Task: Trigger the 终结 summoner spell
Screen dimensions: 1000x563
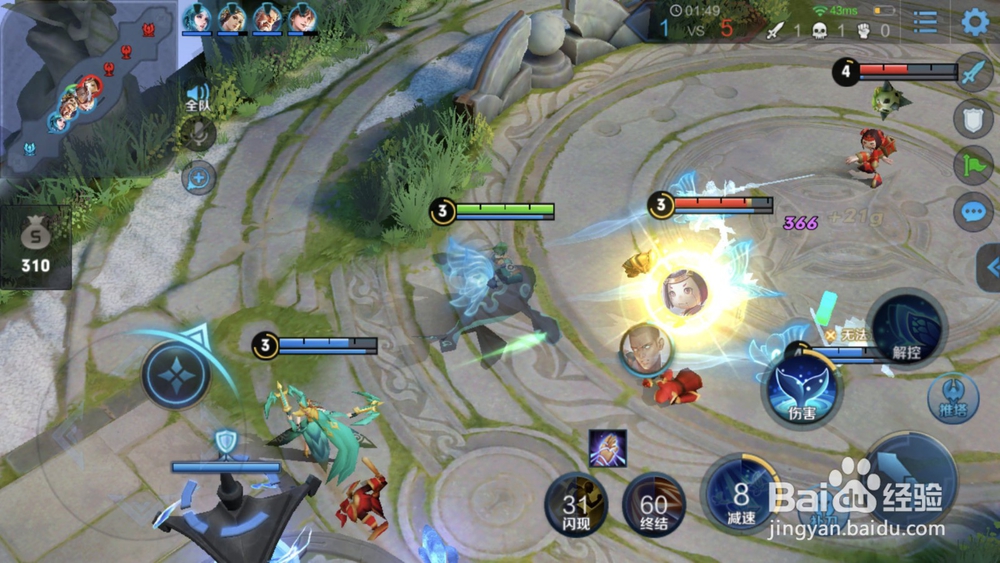Action: [x=654, y=505]
